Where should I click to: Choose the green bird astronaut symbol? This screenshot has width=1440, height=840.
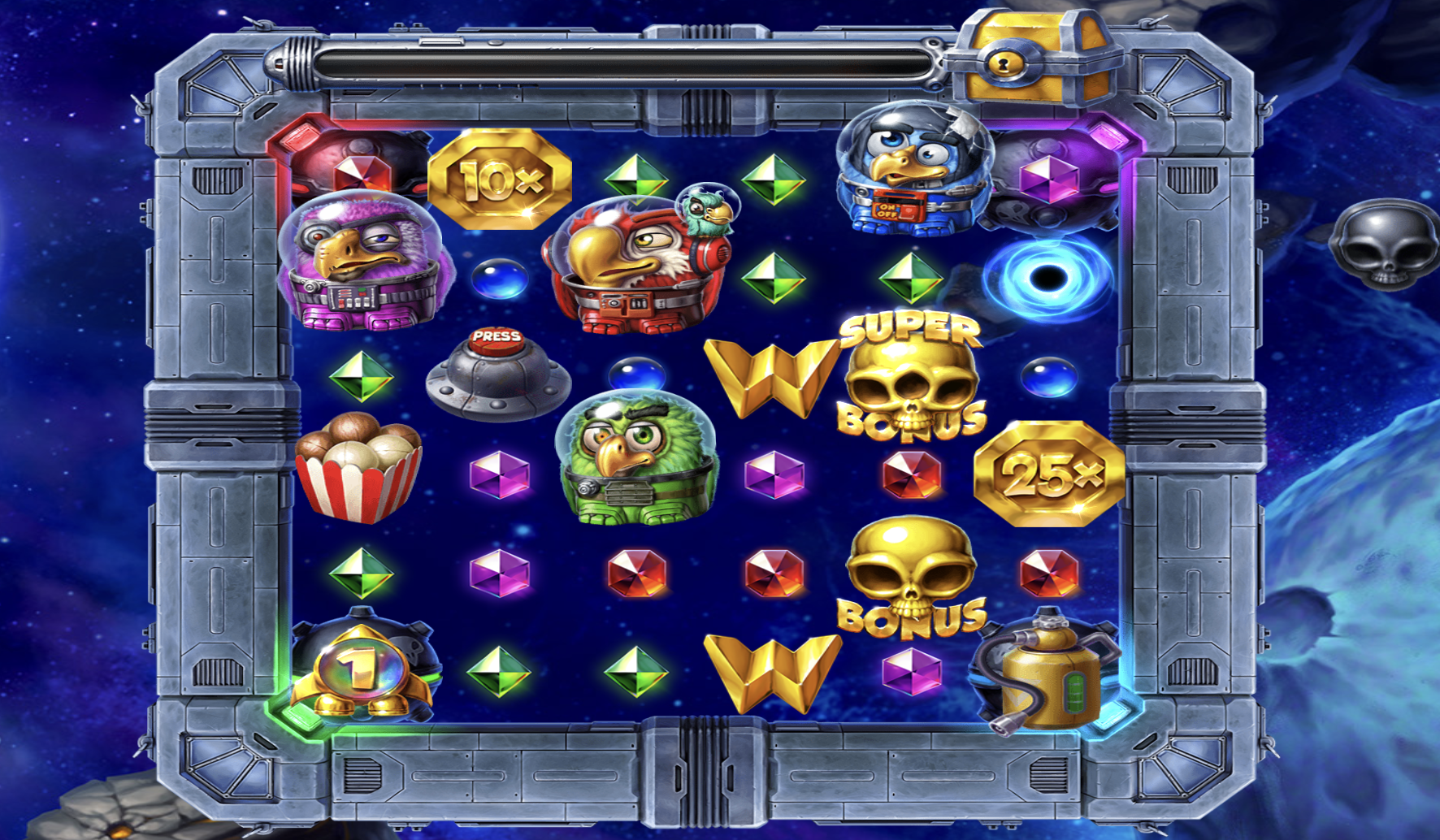pos(637,459)
